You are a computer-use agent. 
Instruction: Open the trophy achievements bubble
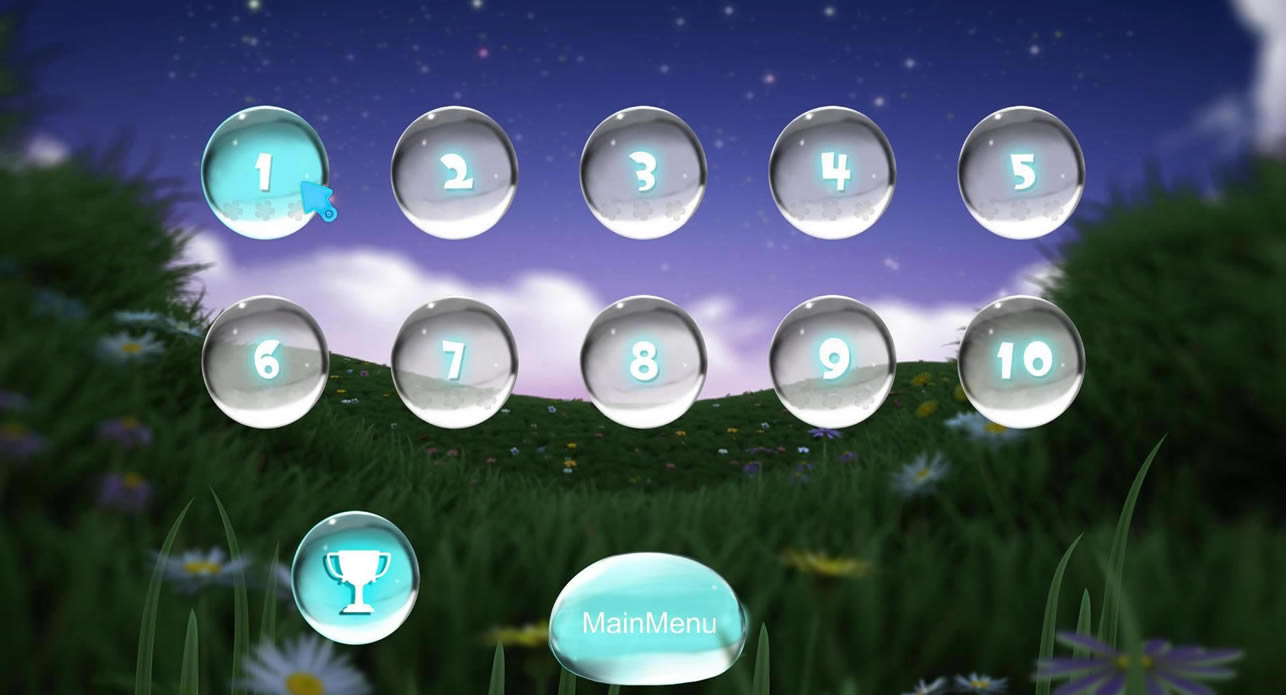pos(354,577)
